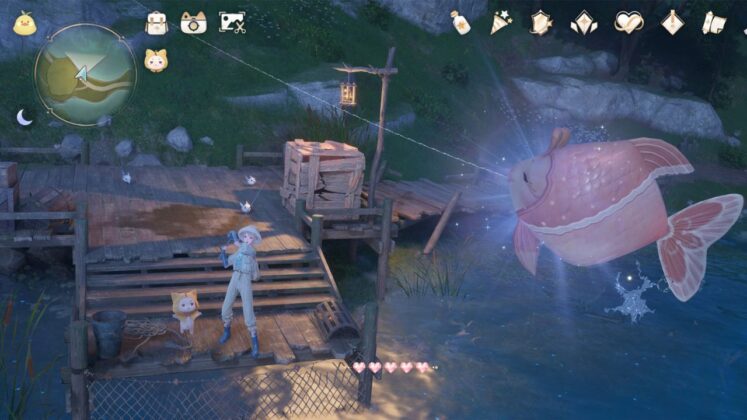747x420 pixels.
Task: Select the screenshot crop scissors icon
Action: tap(232, 22)
